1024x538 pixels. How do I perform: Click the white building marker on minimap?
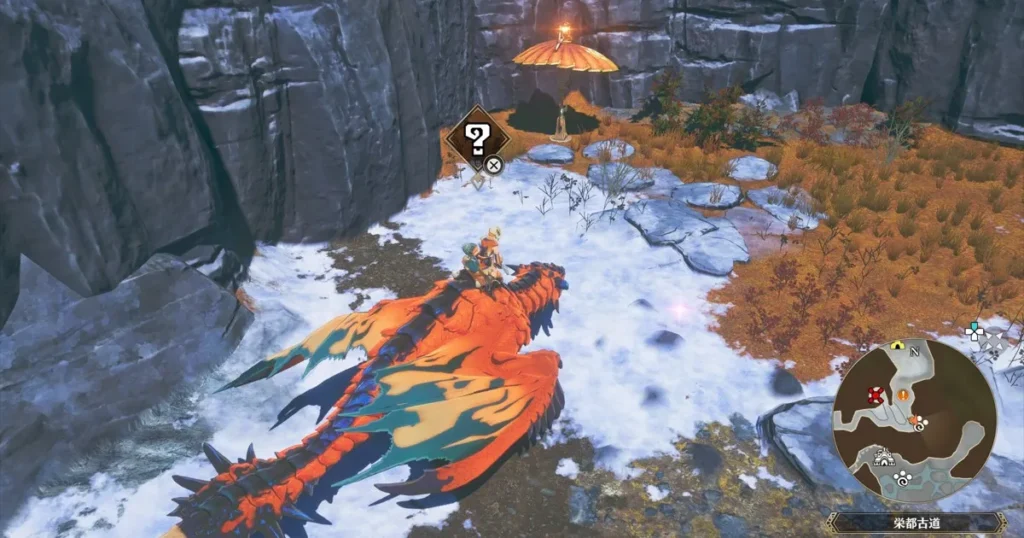(884, 457)
